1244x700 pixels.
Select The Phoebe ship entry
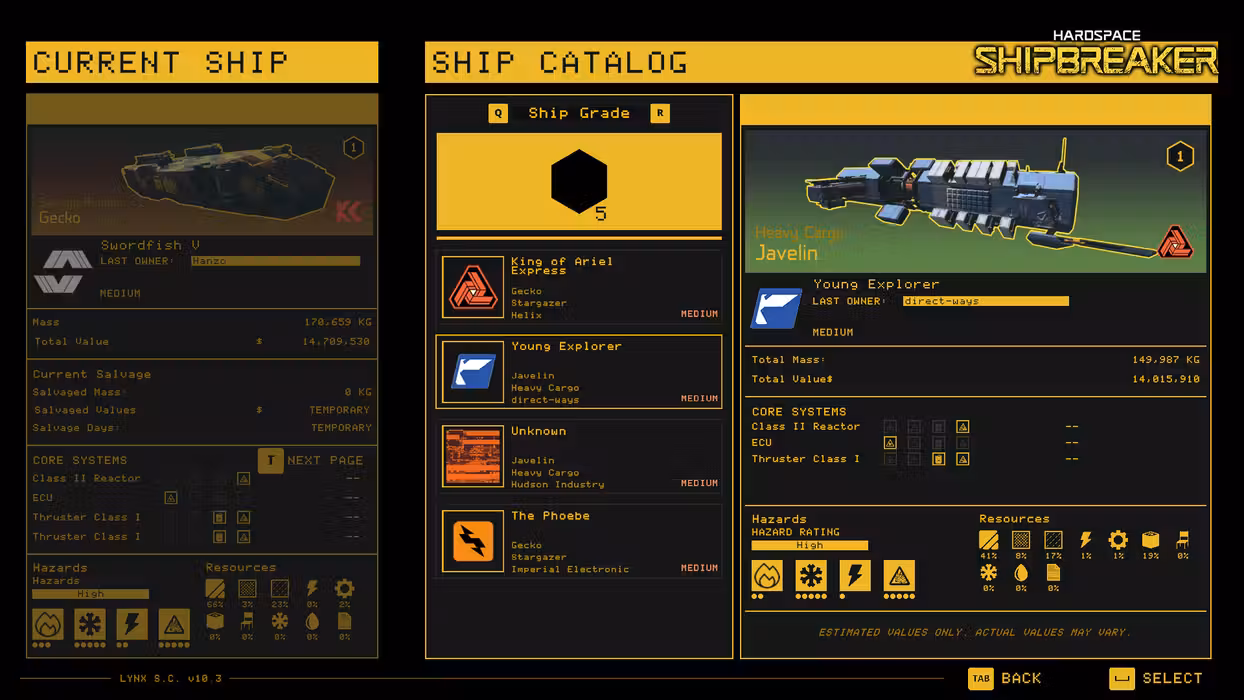[579, 542]
